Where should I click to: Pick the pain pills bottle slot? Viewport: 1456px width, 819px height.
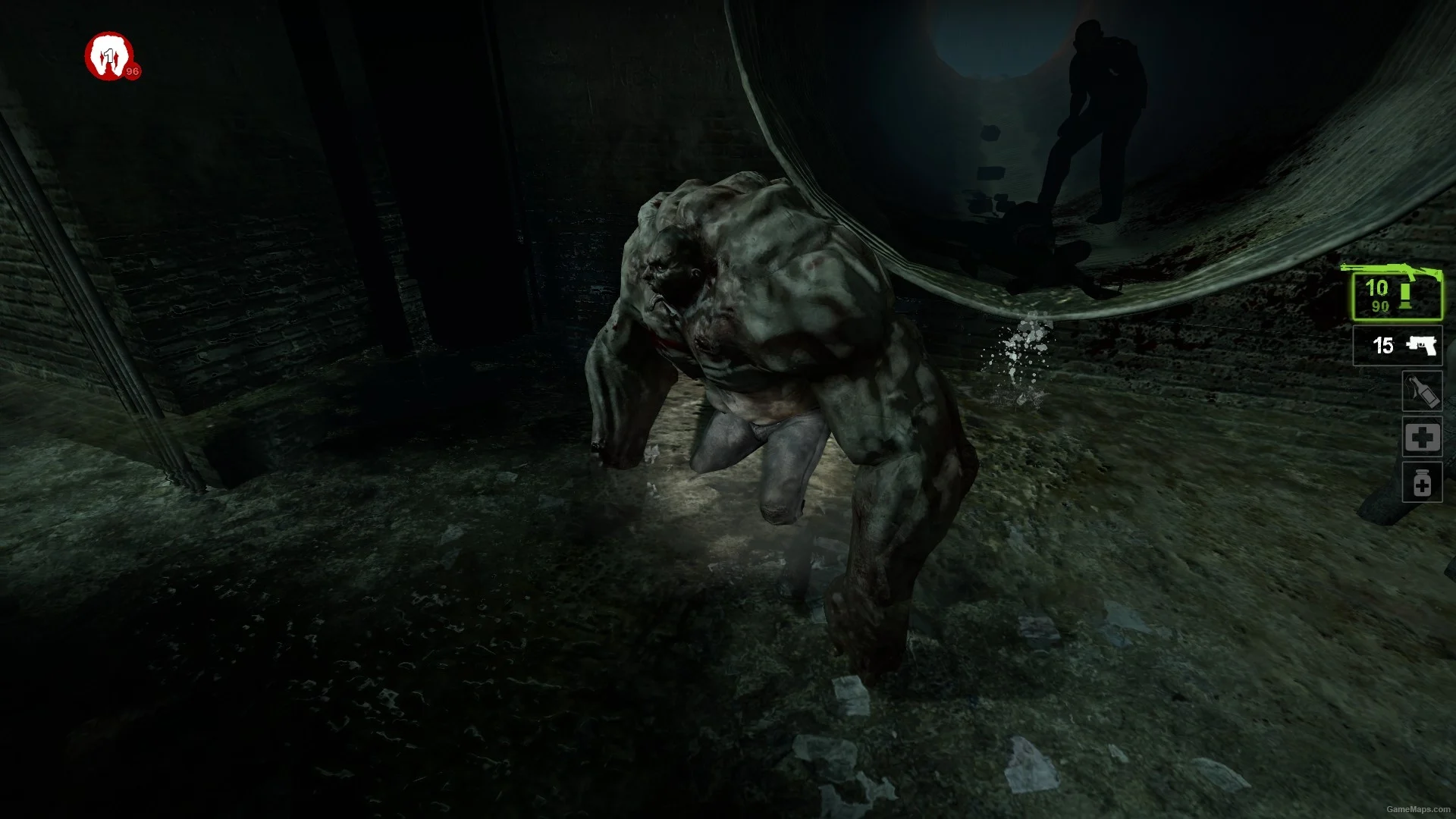click(x=1422, y=483)
